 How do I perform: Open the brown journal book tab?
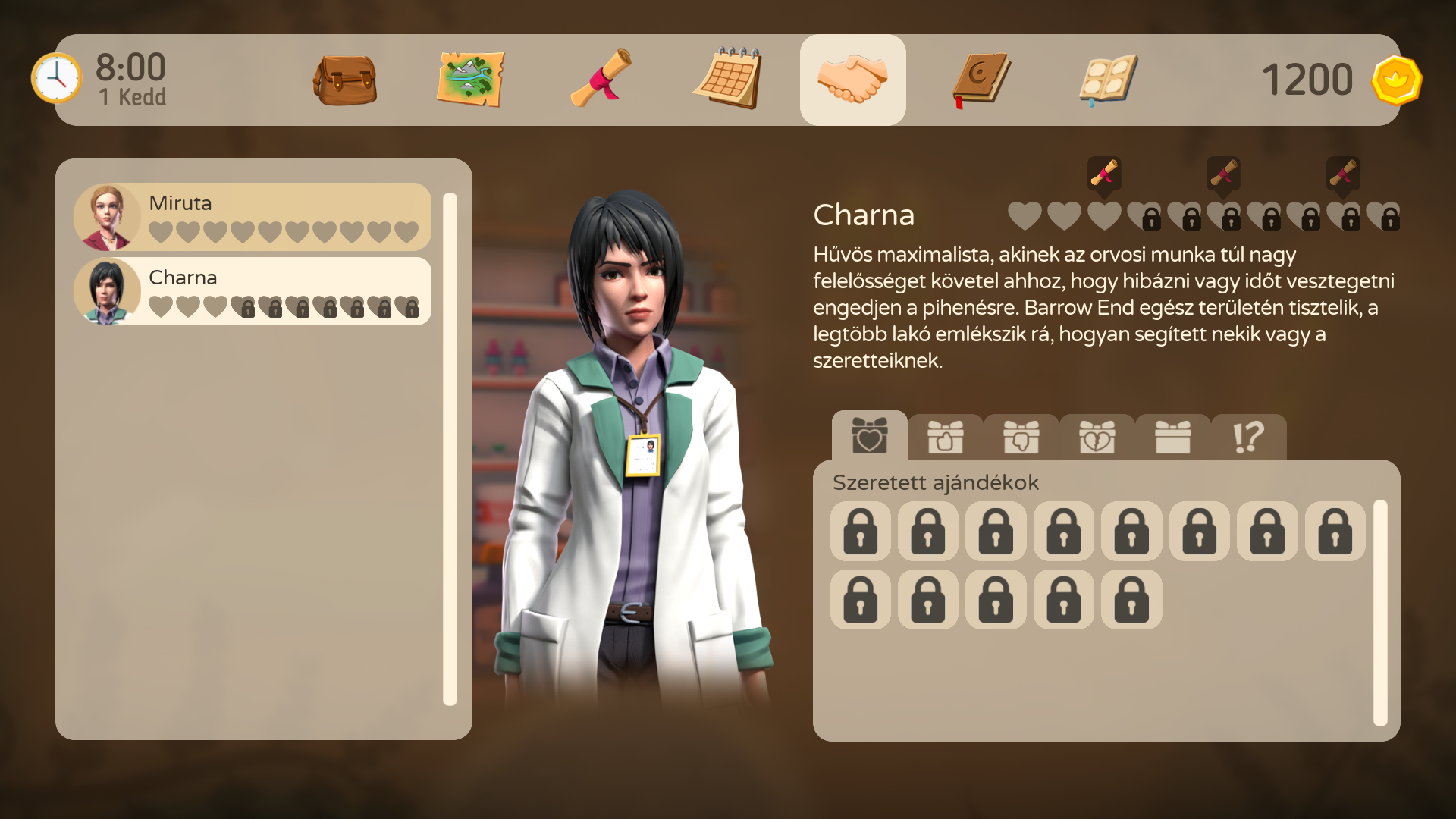(981, 80)
